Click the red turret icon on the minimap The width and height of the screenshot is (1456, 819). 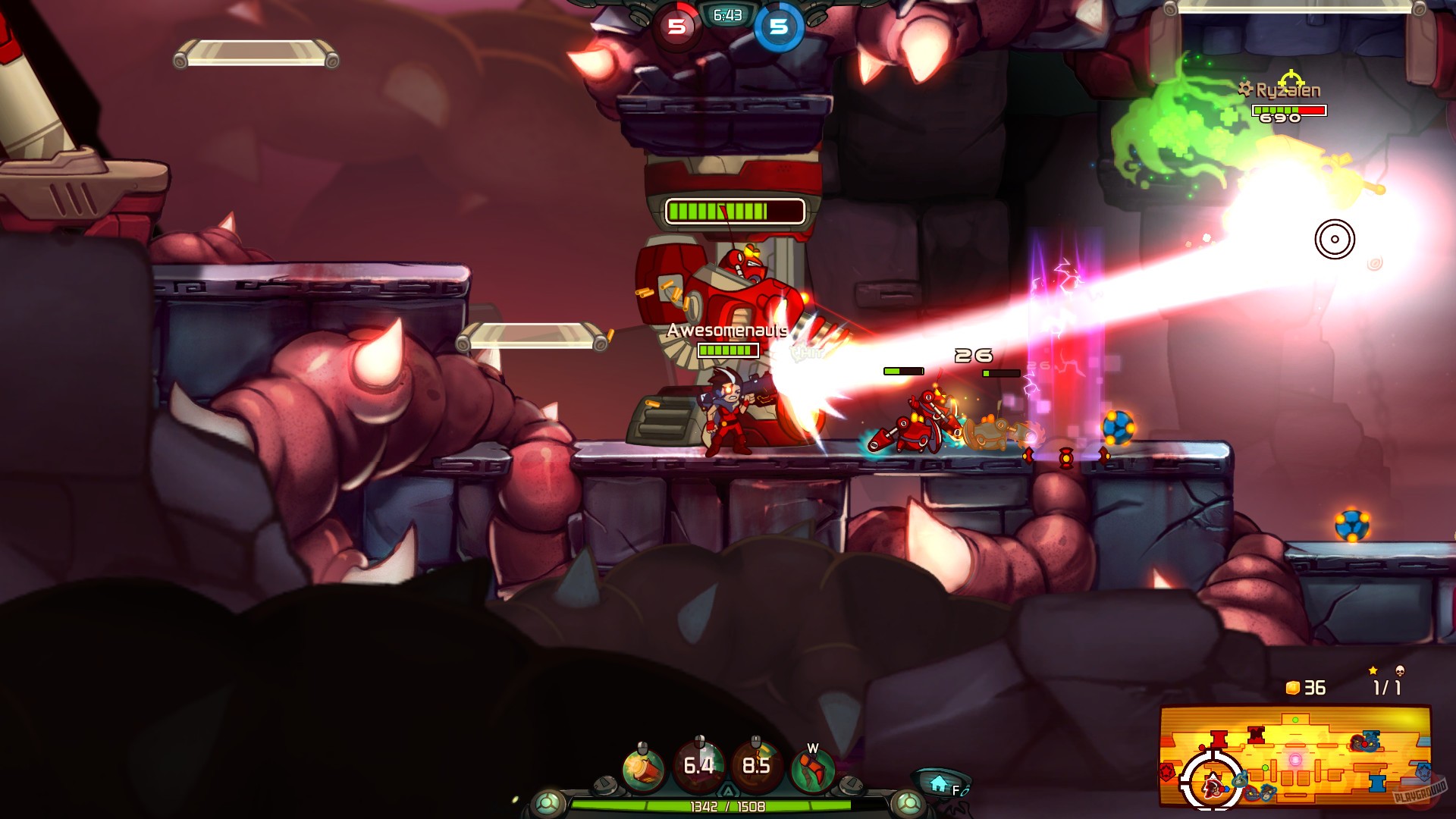(x=1219, y=738)
